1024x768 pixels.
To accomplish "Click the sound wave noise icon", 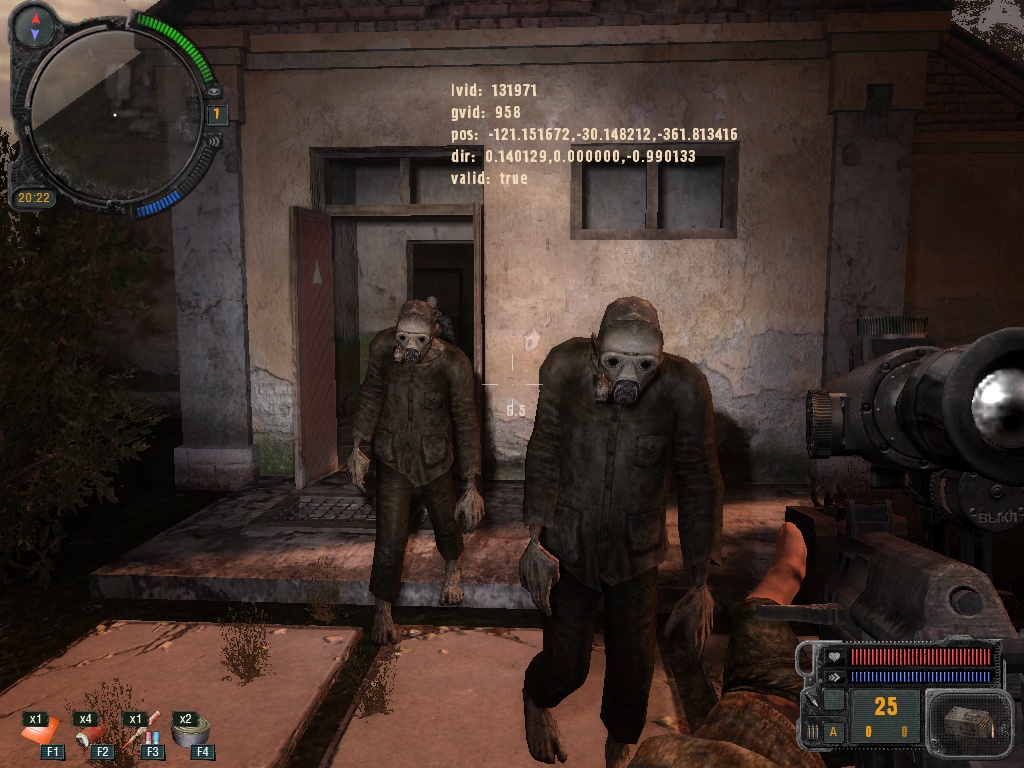I will click(215, 140).
